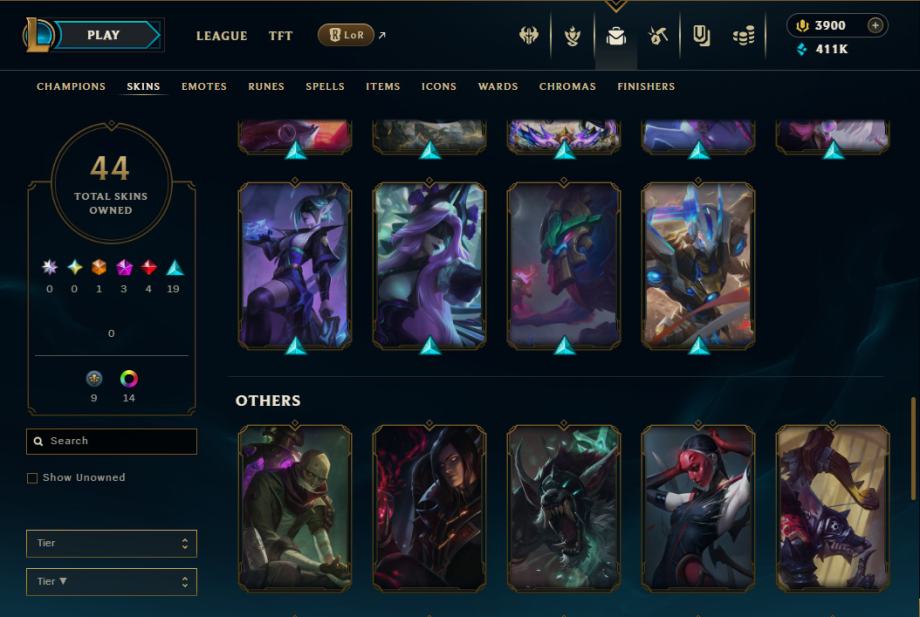
Task: Choose the red-skinned woman skin card
Action: click(698, 507)
